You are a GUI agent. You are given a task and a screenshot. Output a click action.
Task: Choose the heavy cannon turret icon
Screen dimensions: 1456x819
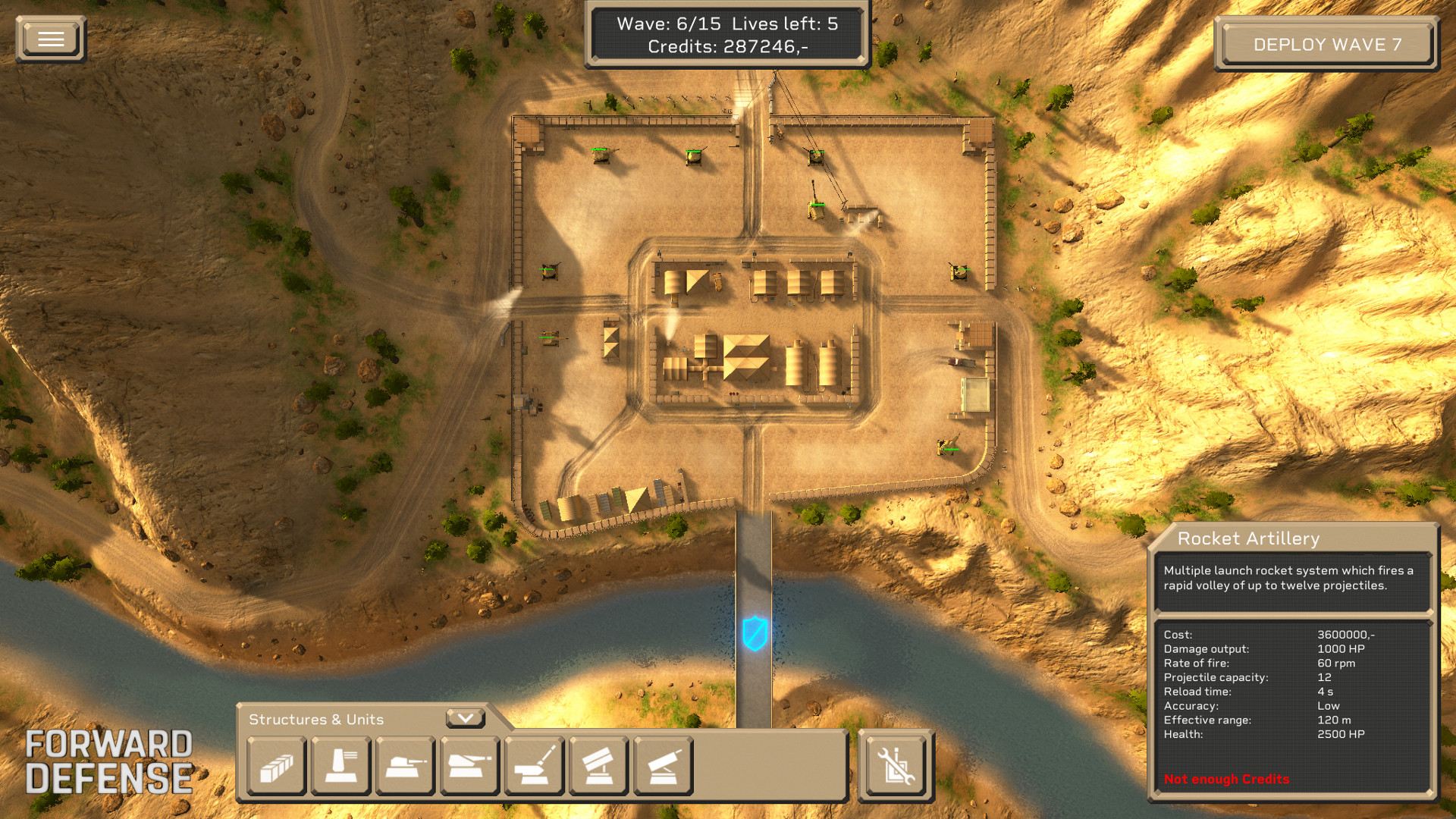(469, 766)
